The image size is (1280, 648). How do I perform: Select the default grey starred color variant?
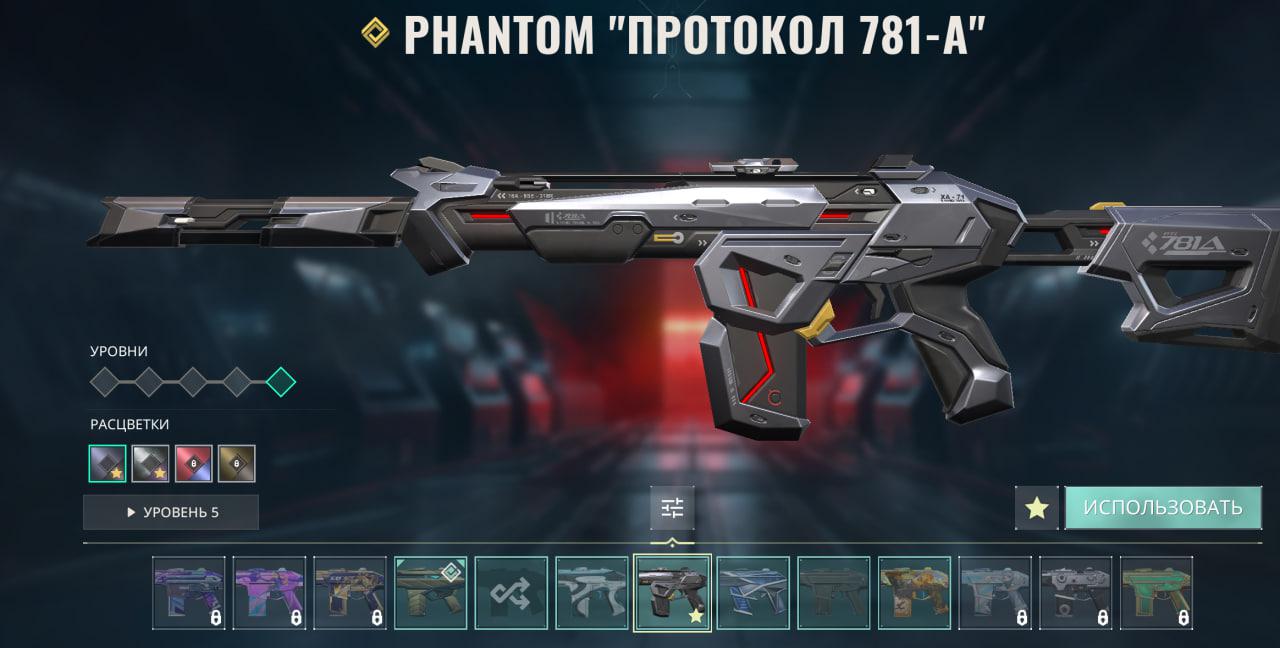point(108,463)
